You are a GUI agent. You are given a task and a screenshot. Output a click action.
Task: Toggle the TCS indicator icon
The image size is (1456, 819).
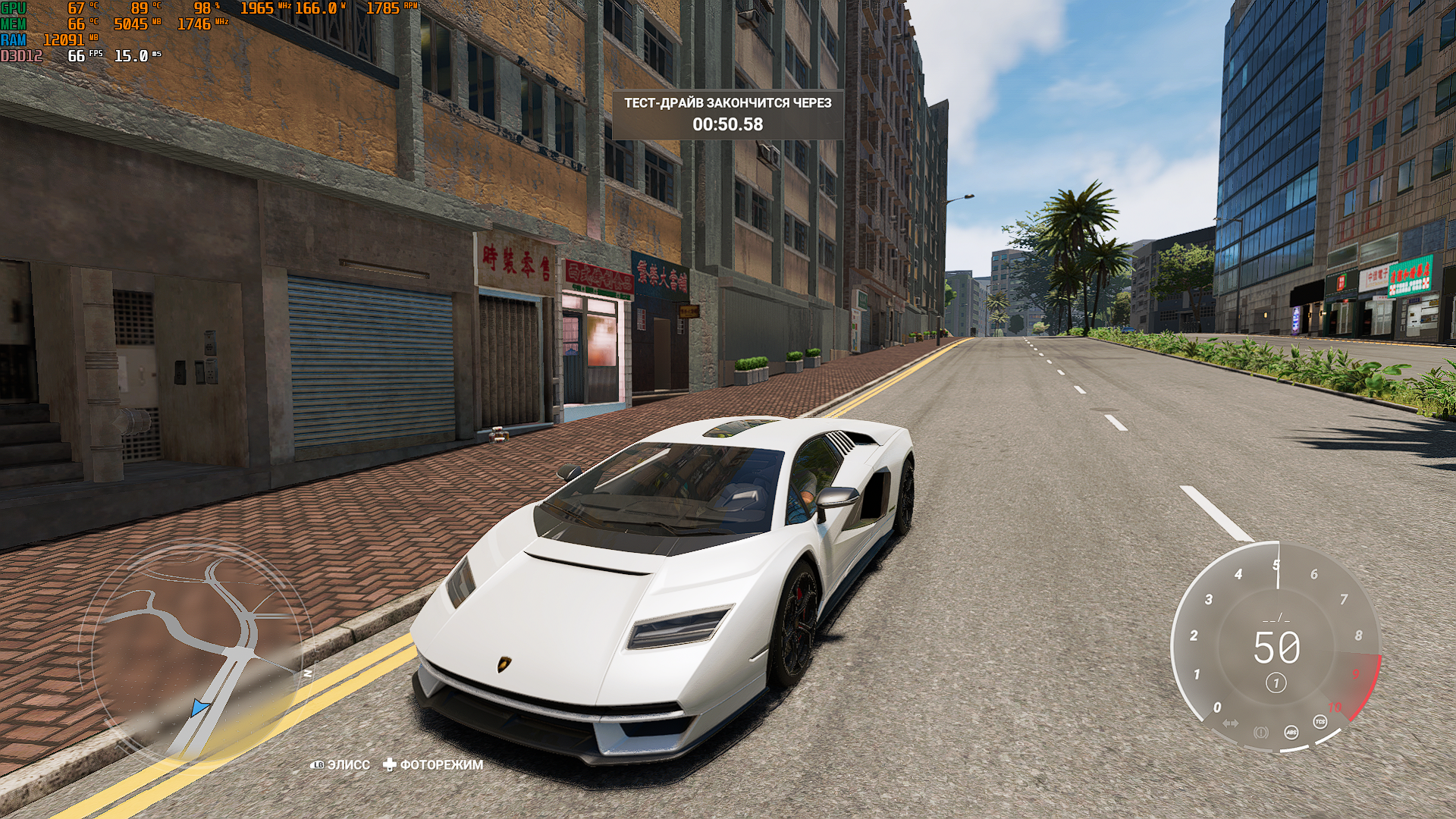tap(1319, 722)
